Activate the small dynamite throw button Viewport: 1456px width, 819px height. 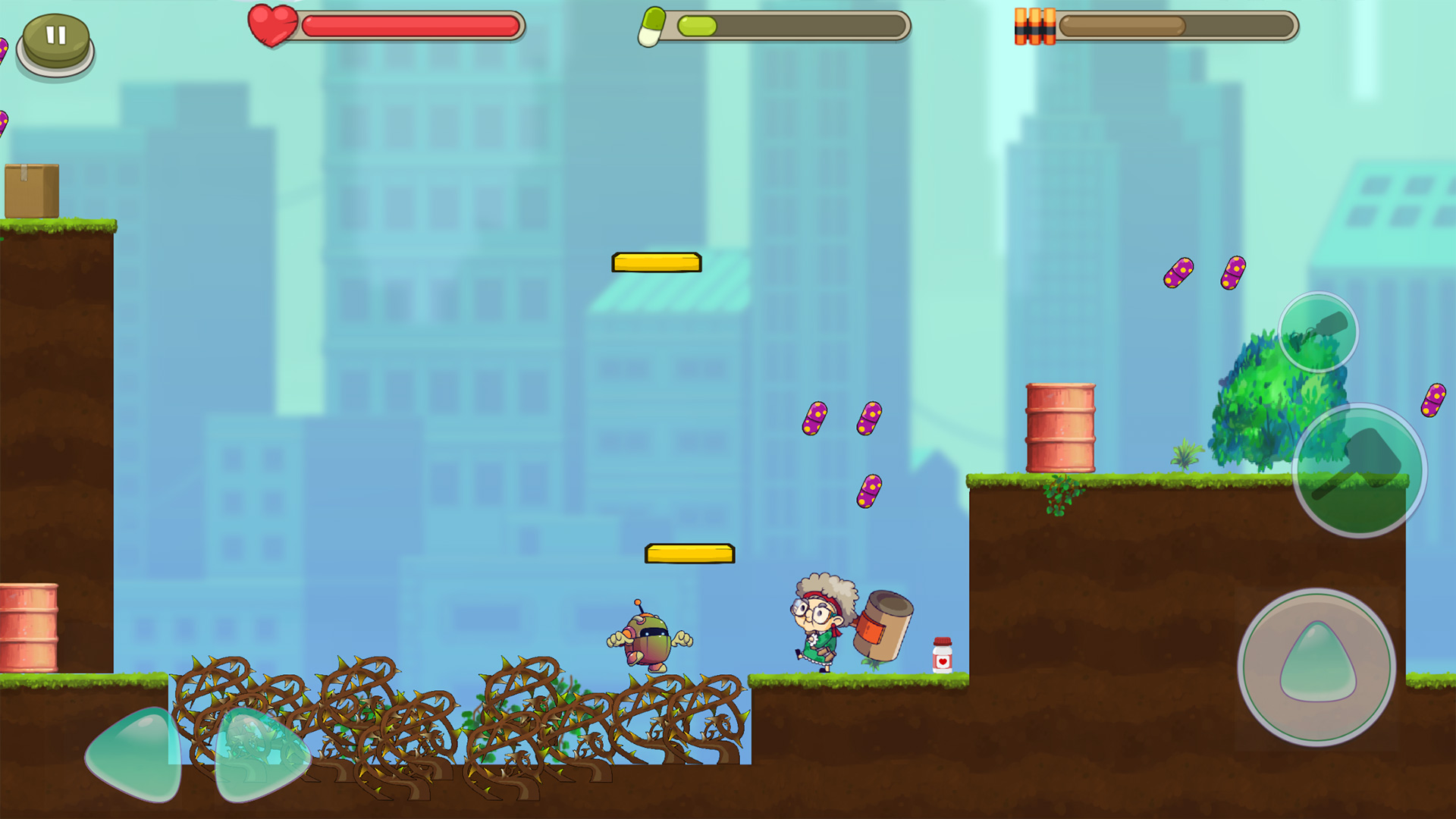[1318, 332]
